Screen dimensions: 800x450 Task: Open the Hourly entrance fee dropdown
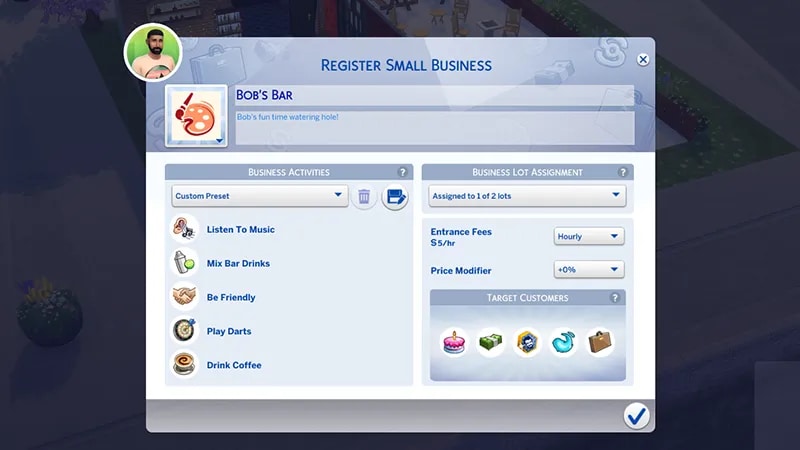(x=589, y=237)
